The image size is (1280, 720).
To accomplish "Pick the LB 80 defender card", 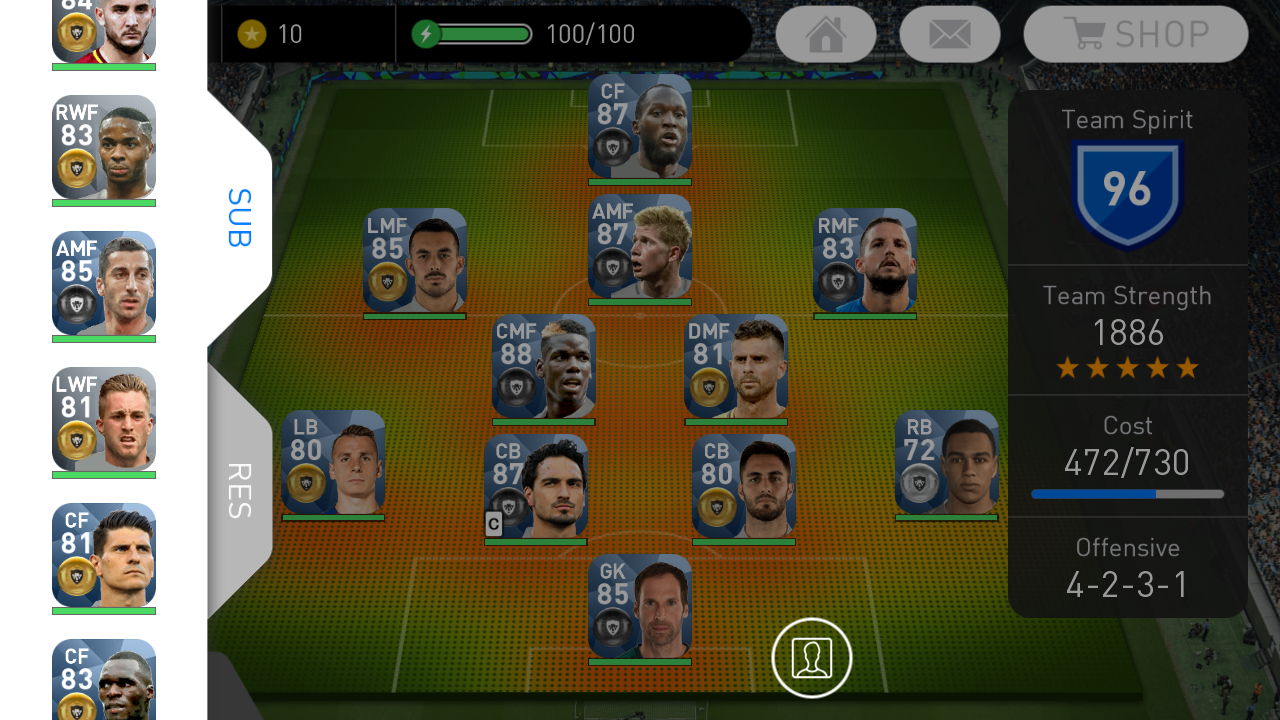I will click(x=333, y=462).
